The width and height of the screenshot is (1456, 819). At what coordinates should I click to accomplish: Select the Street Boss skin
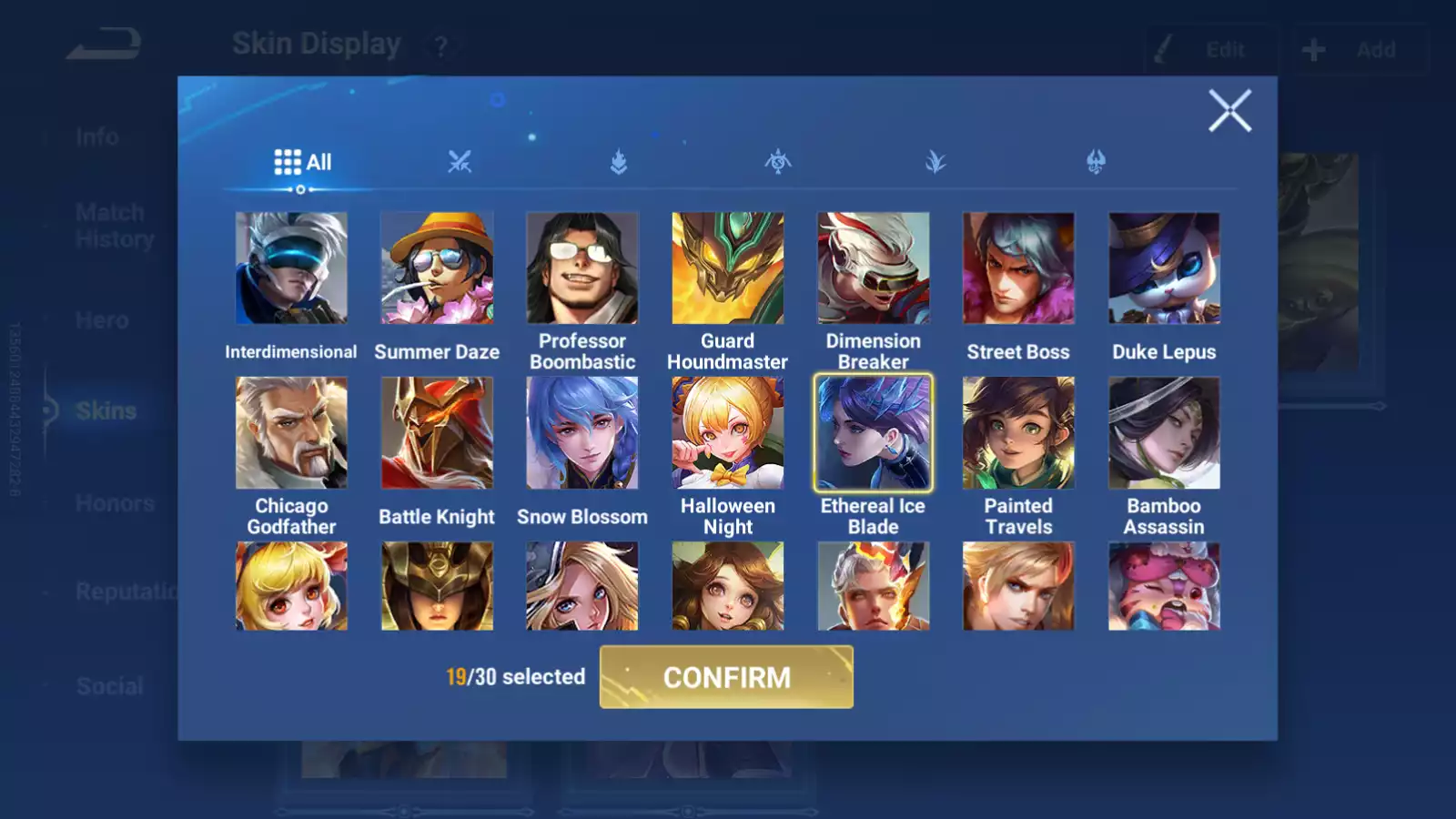pos(1018,268)
